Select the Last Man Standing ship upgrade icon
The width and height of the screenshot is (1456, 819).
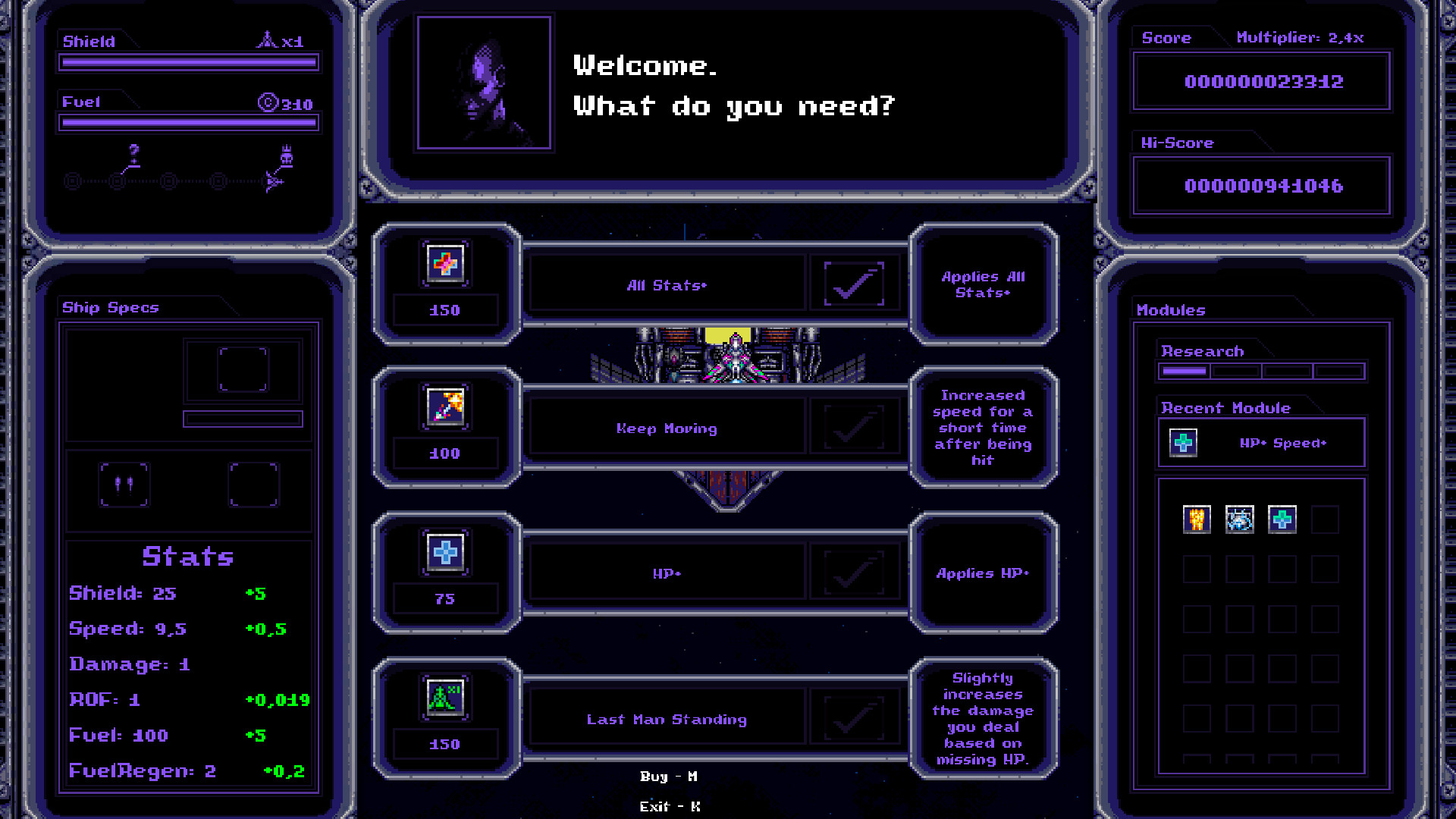(x=445, y=697)
